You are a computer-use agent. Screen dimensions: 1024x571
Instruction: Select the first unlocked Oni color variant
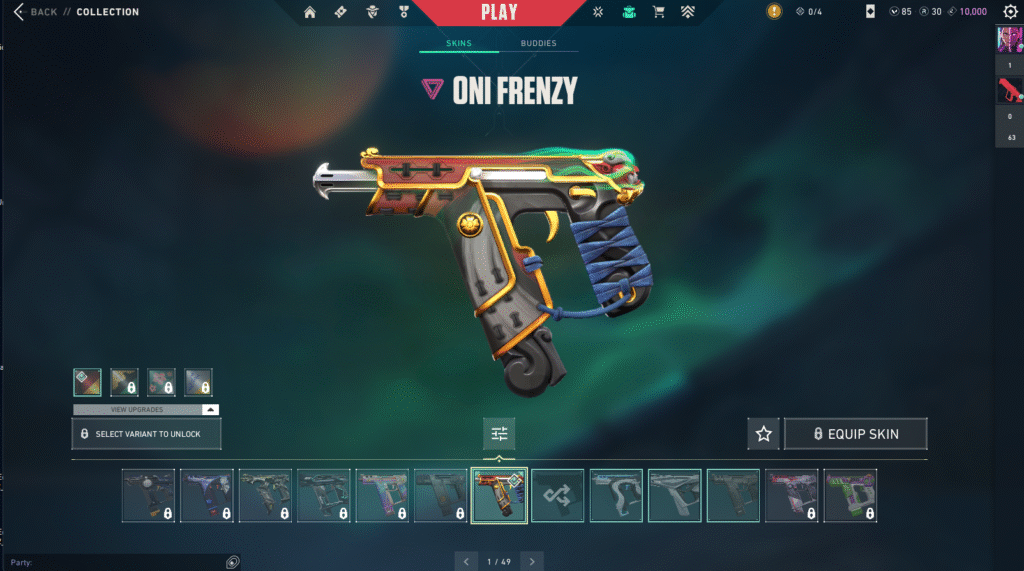coord(87,382)
